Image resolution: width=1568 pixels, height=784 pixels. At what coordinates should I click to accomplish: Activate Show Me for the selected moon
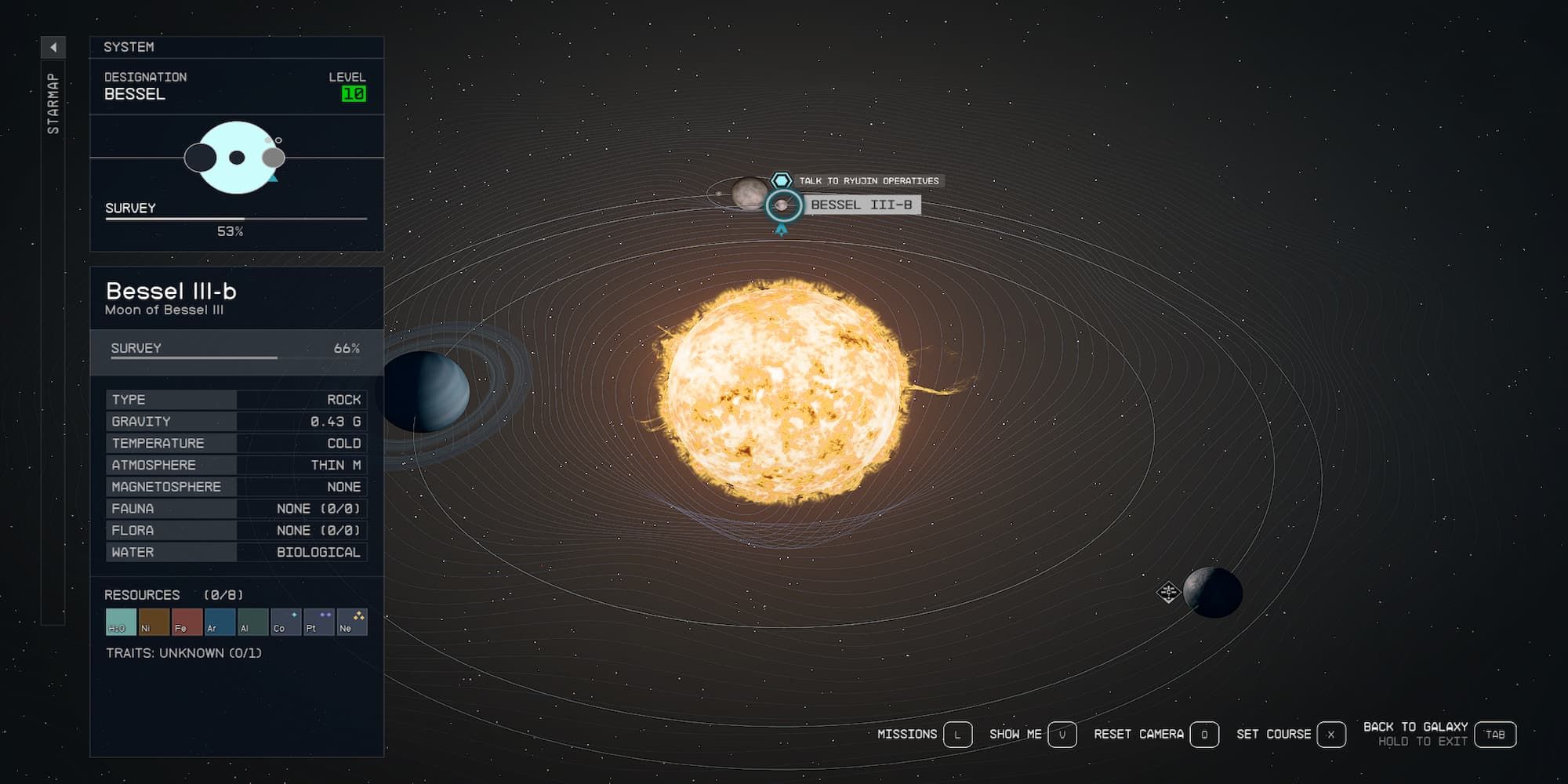(x=1062, y=735)
